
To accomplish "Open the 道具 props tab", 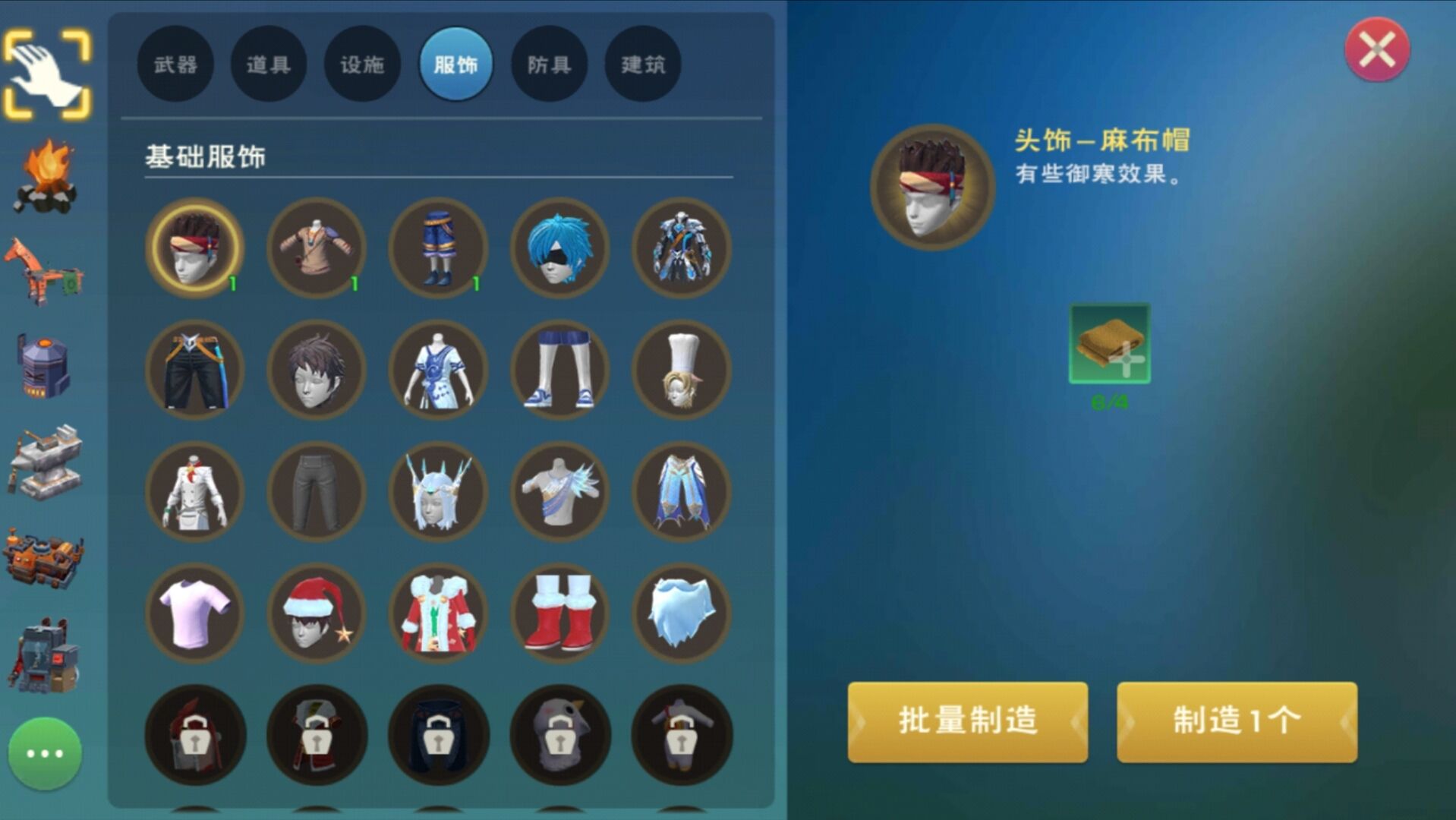I will pos(269,65).
